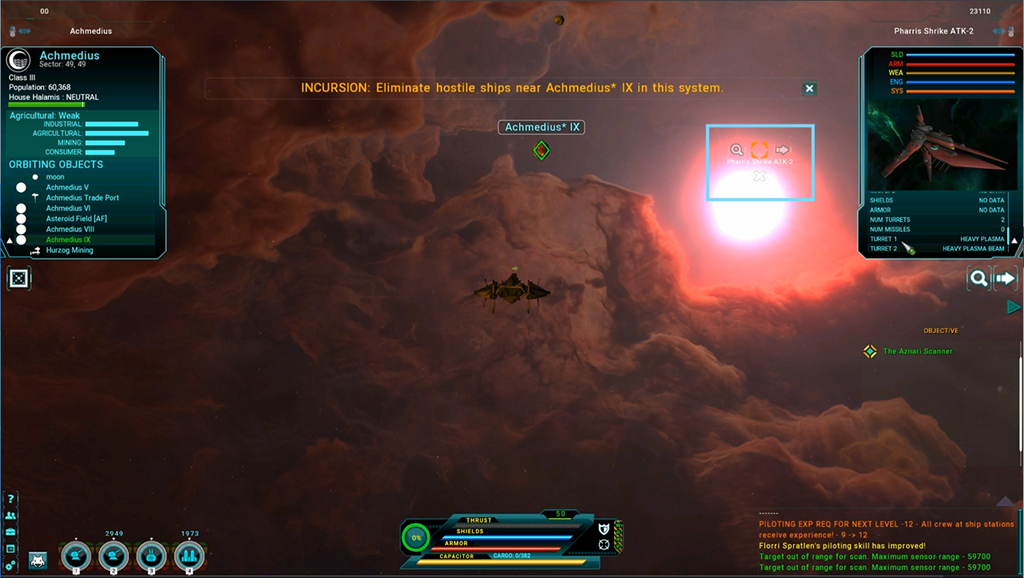1024x578 pixels.
Task: Dismiss the Pharris Shrike target with X
Action: (759, 177)
